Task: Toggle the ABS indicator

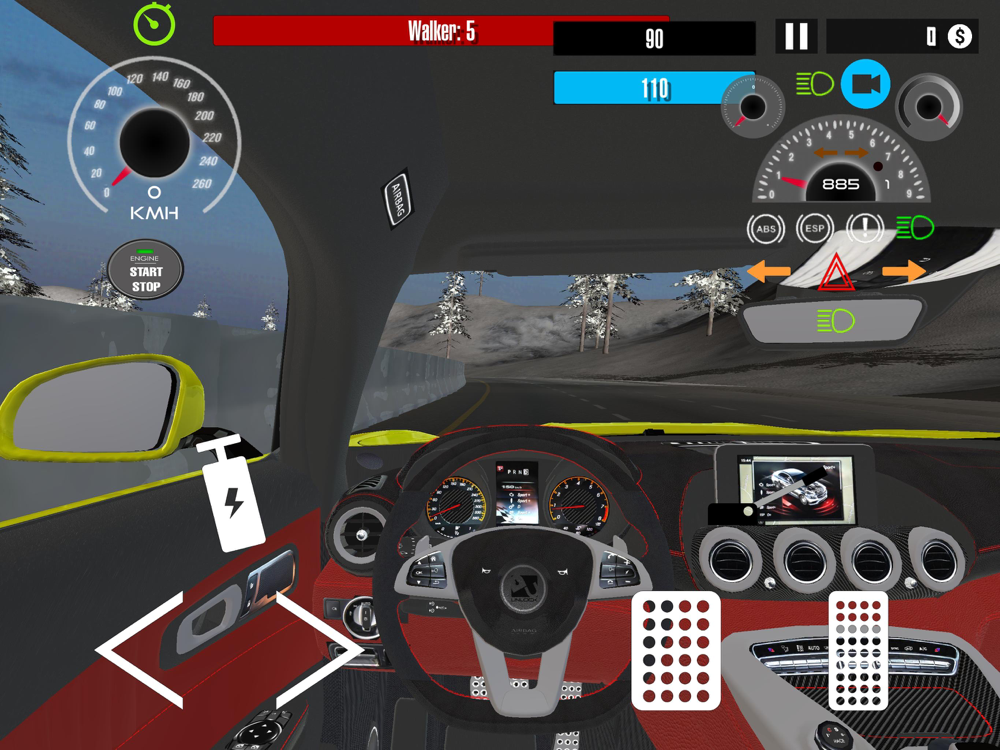Action: 765,229
